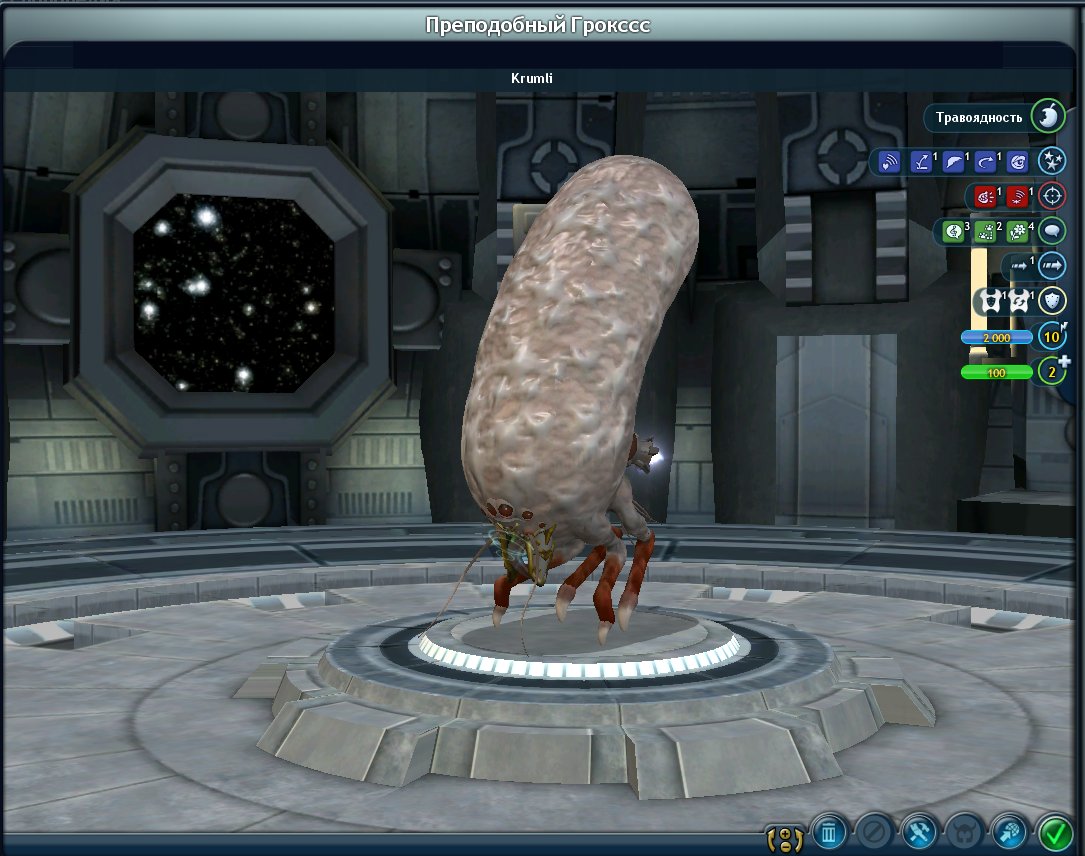Select the herbivore diet fruit icon
Viewport: 1085px width, 856px height.
coord(1048,117)
